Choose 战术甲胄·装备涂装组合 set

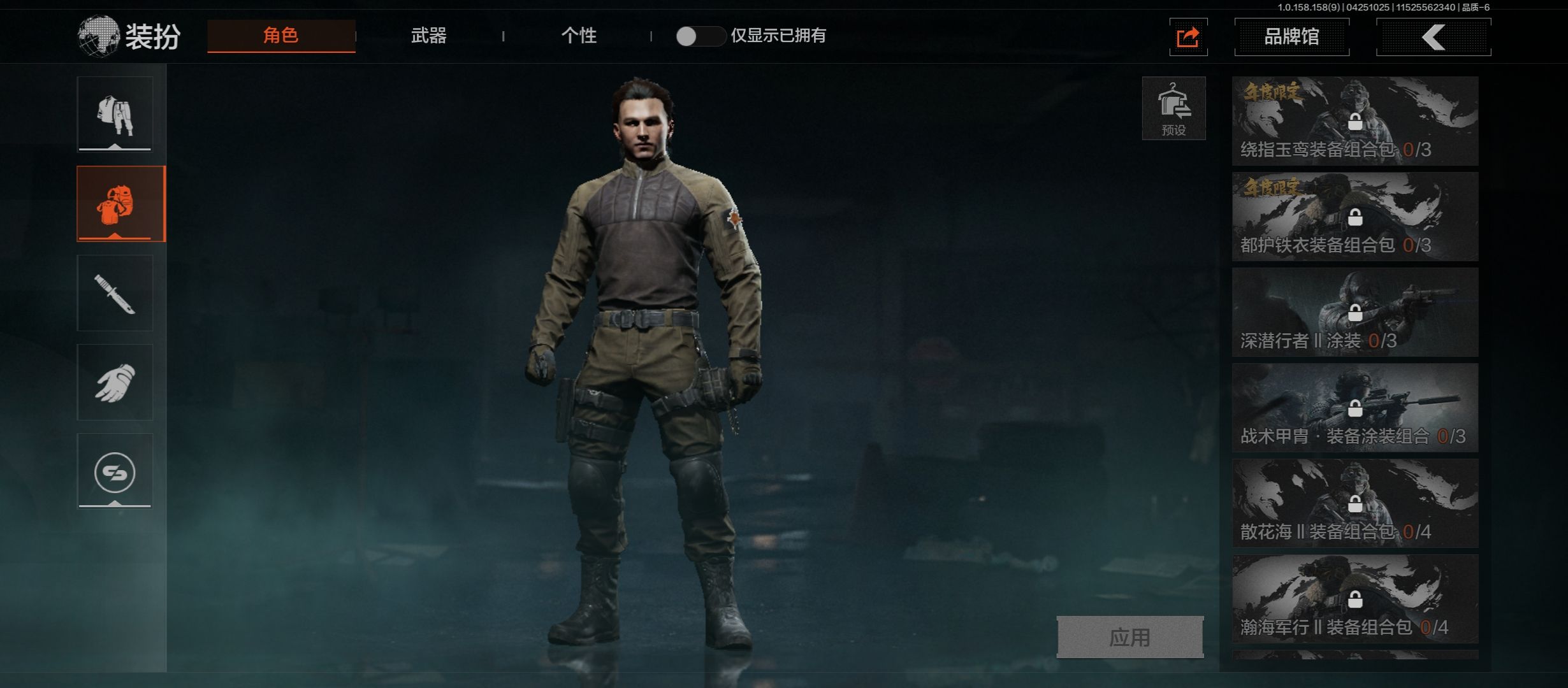[x=1354, y=408]
